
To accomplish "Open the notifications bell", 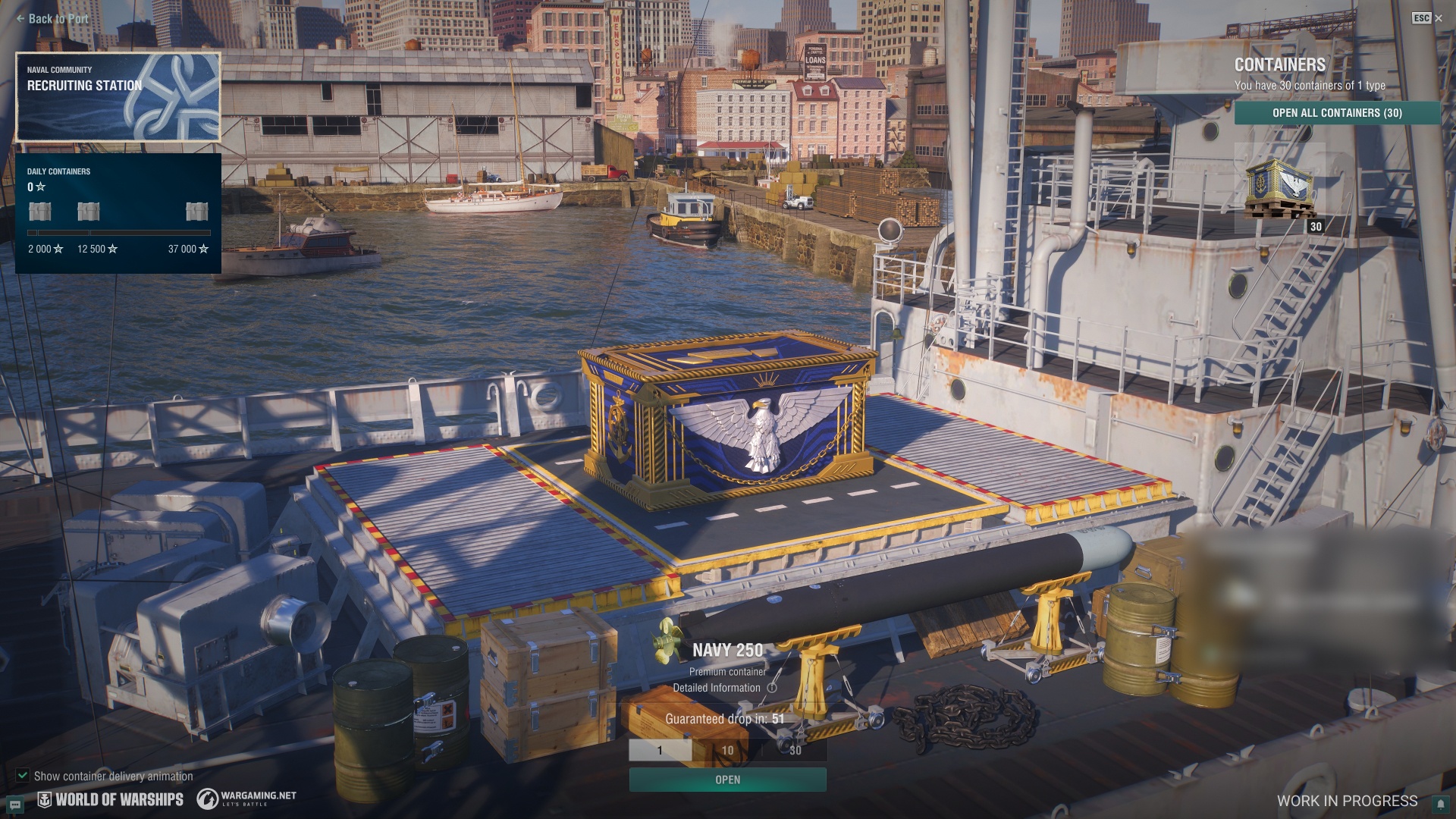I will click(1439, 805).
